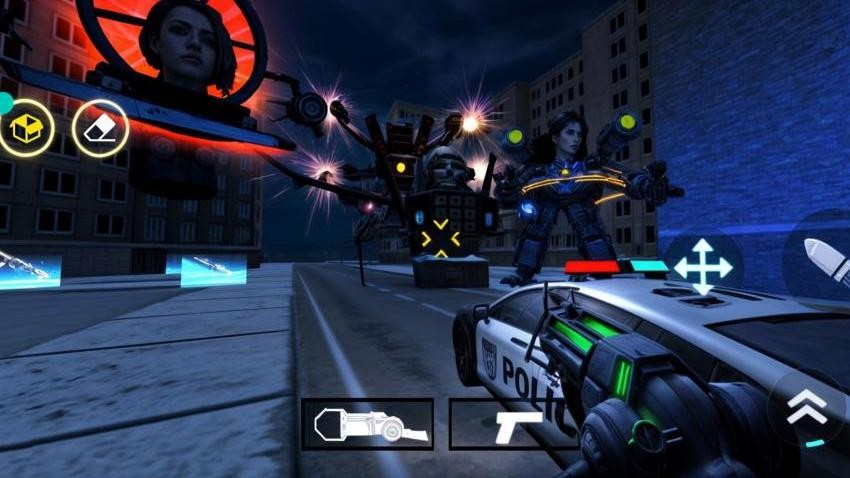850x478 pixels.
Task: Tap the four-arrow move control
Action: point(703,266)
